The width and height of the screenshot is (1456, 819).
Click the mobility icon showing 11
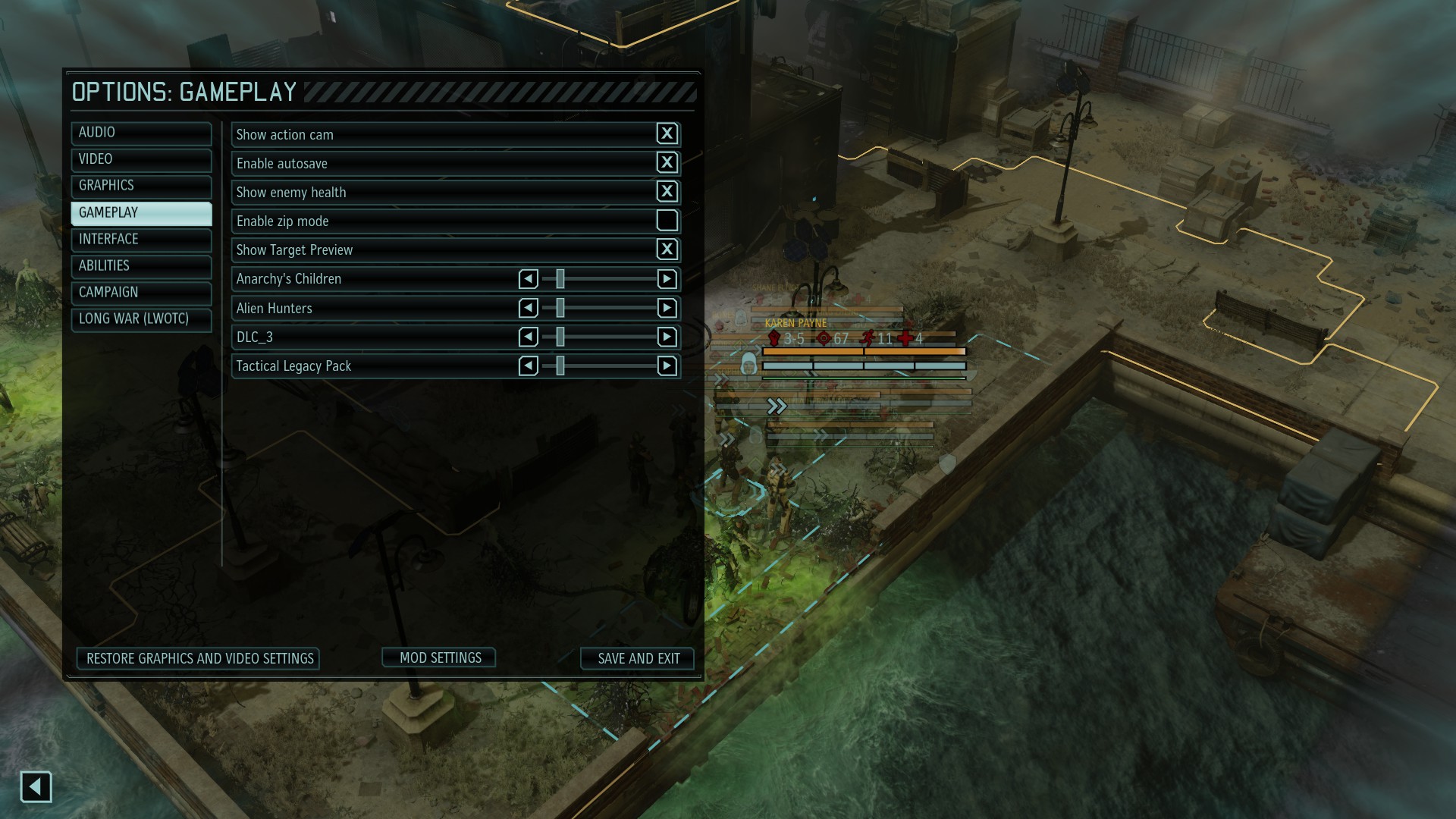[x=867, y=339]
